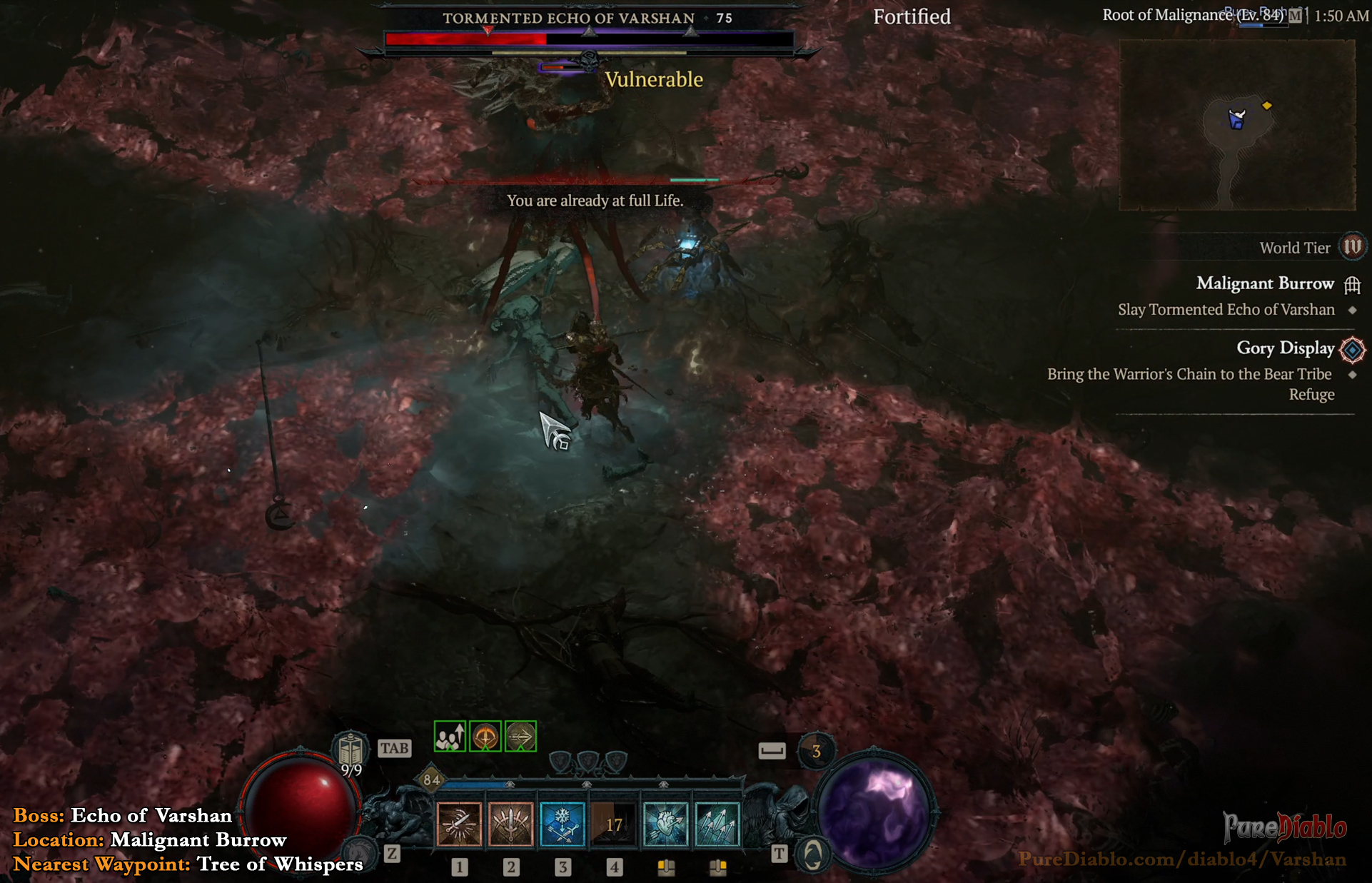Activate the arrow volley skill
The image size is (1372, 883).
click(717, 824)
